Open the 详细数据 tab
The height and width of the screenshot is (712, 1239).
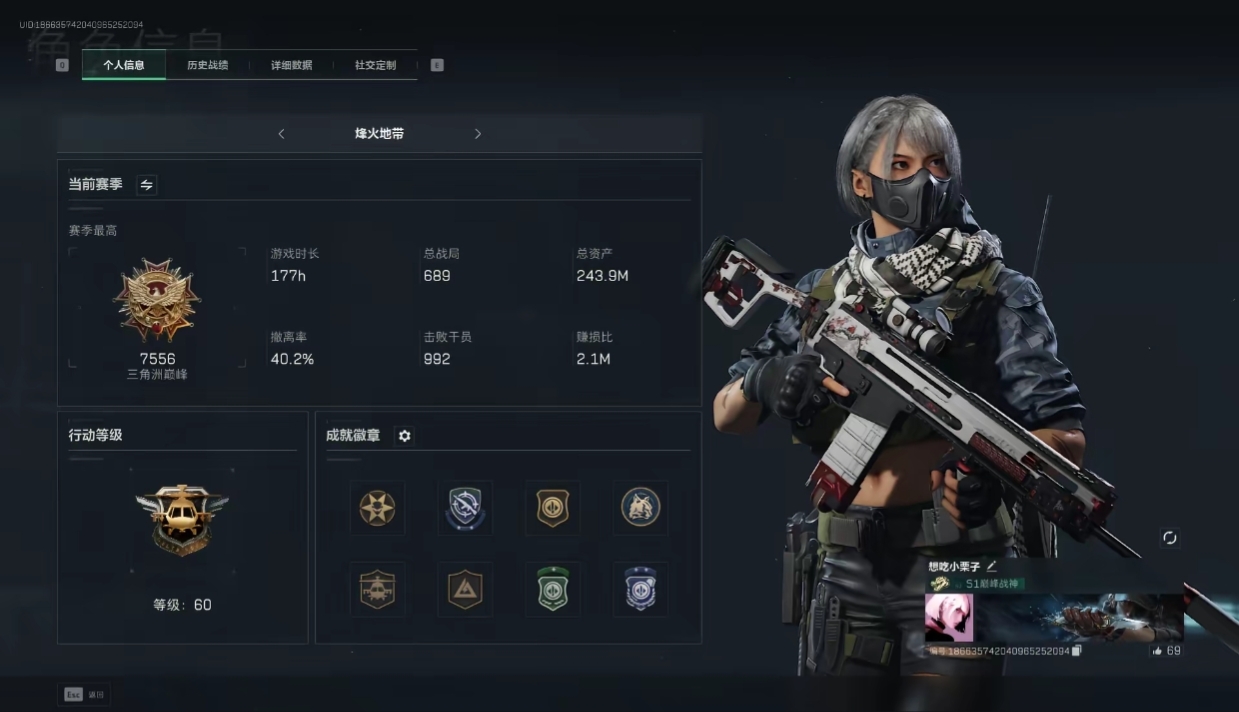[x=291, y=65]
